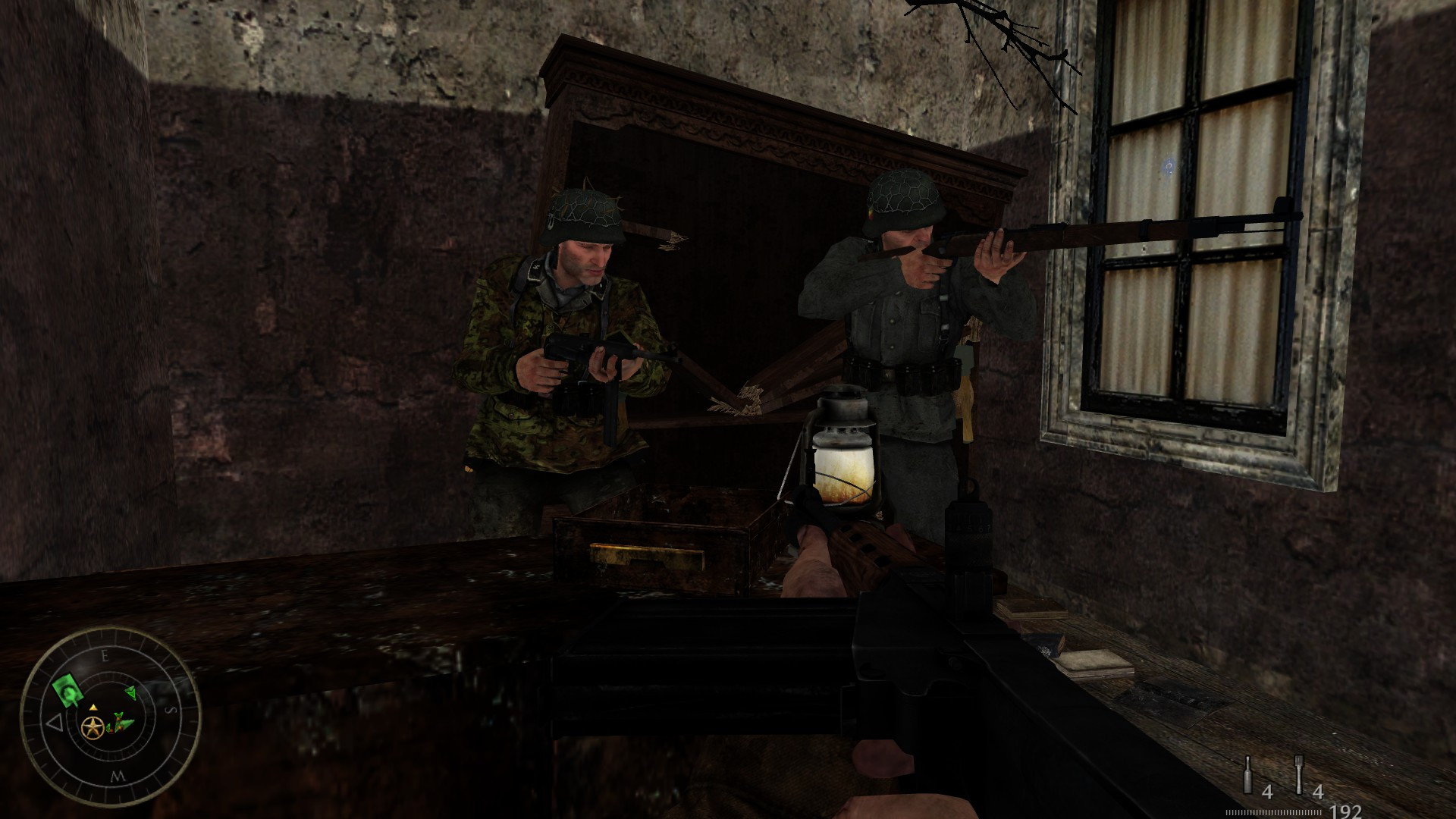Click the stick grenade icon in the HUD
Image resolution: width=1456 pixels, height=819 pixels.
coord(1298,775)
